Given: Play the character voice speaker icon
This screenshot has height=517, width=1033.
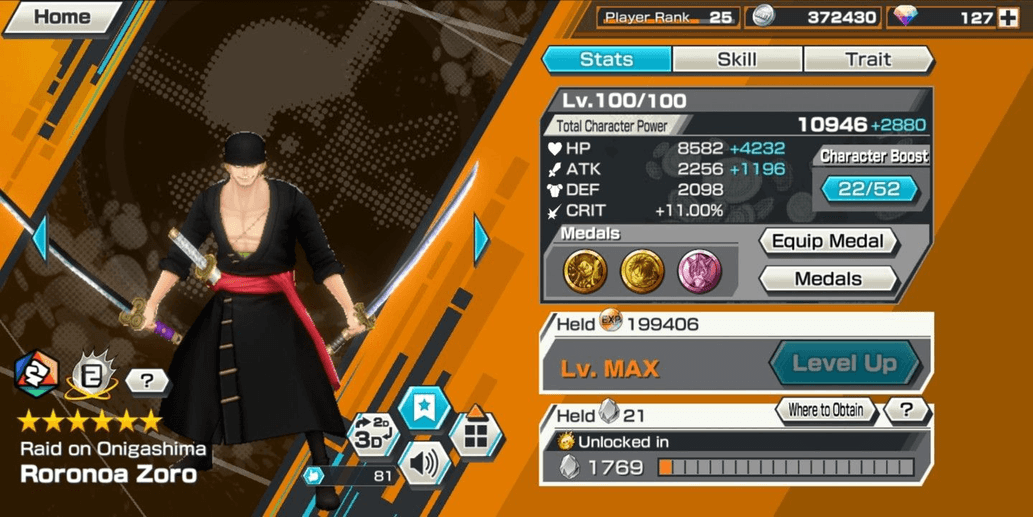Looking at the screenshot, I should pos(424,463).
